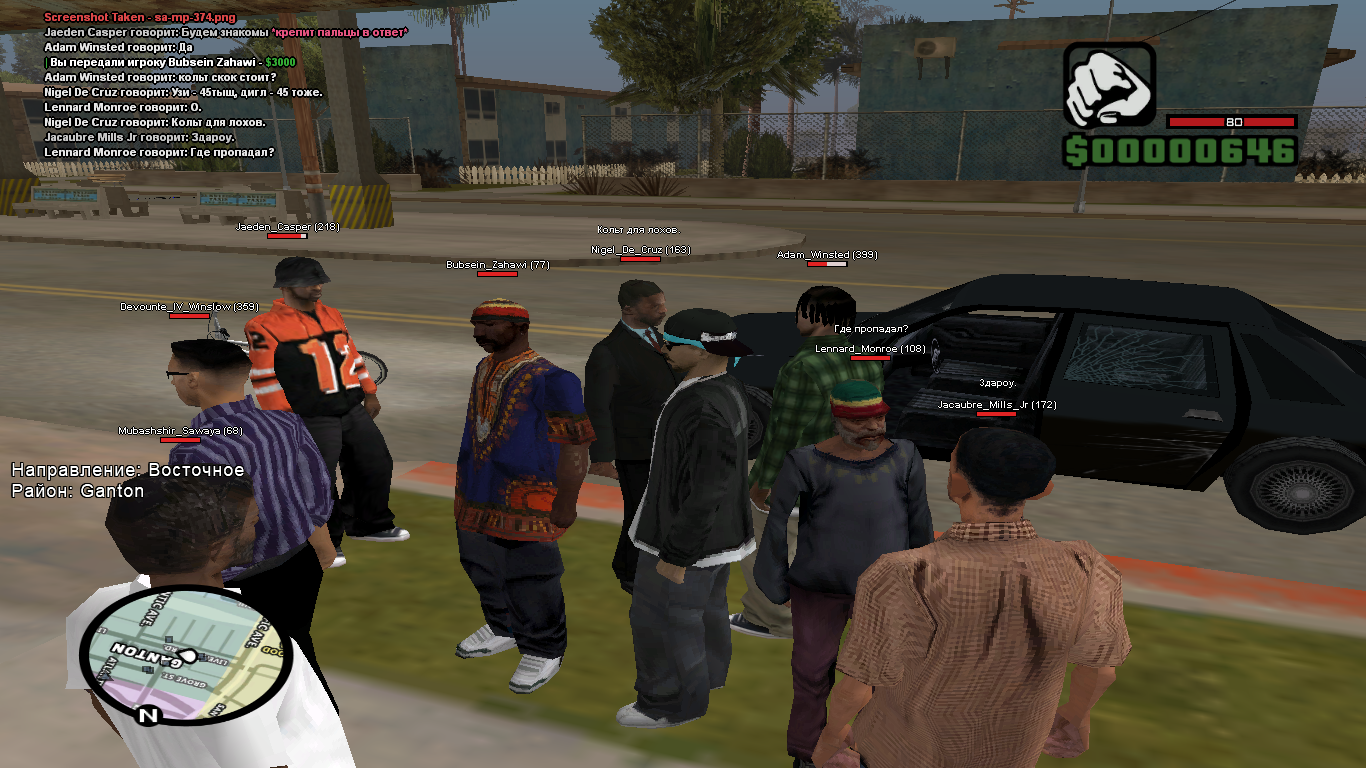The width and height of the screenshot is (1366, 768).
Task: Open the Ganton radar minimap
Action: pyautogui.click(x=180, y=654)
